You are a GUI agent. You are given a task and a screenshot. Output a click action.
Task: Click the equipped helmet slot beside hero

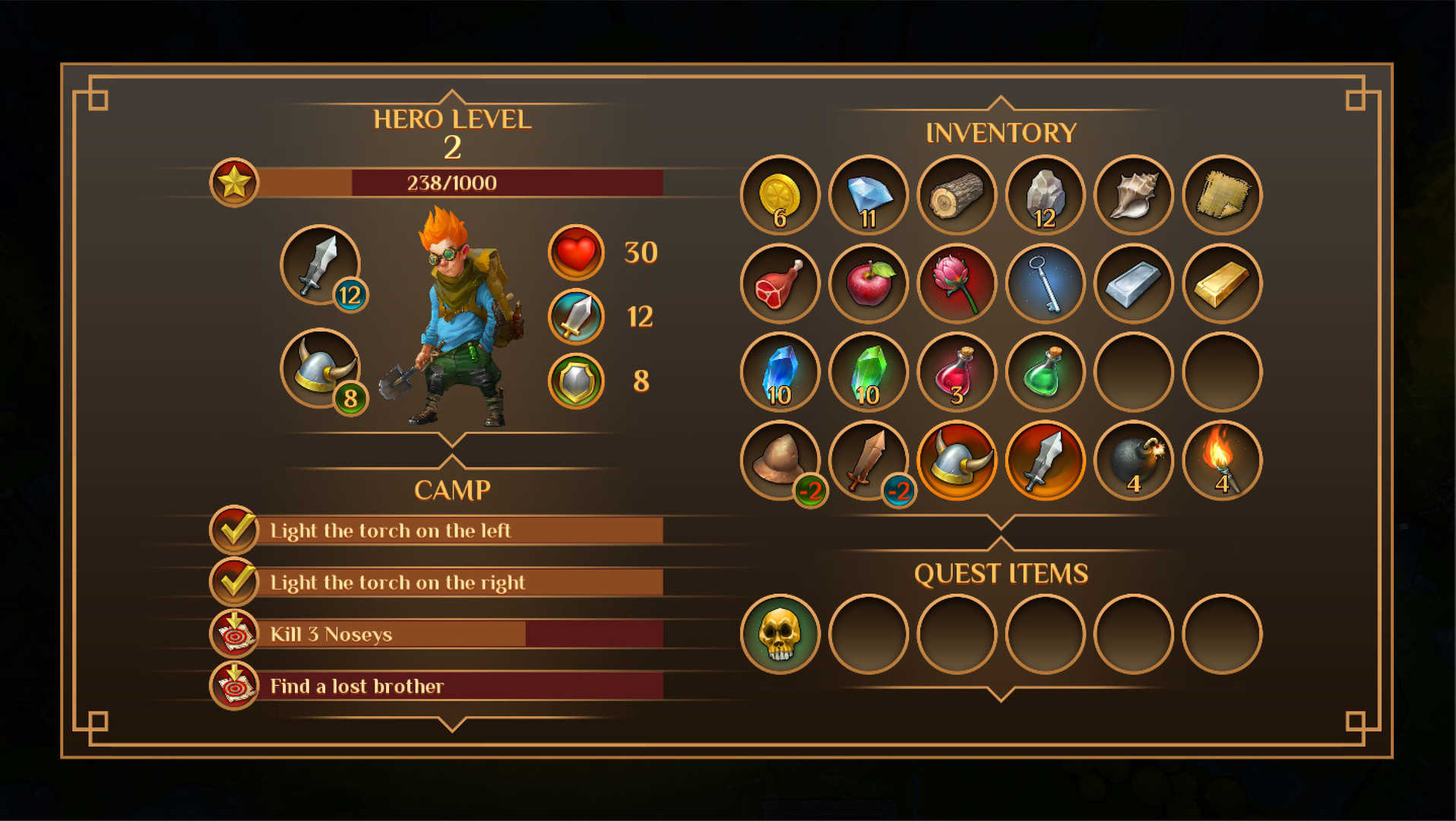(x=320, y=368)
